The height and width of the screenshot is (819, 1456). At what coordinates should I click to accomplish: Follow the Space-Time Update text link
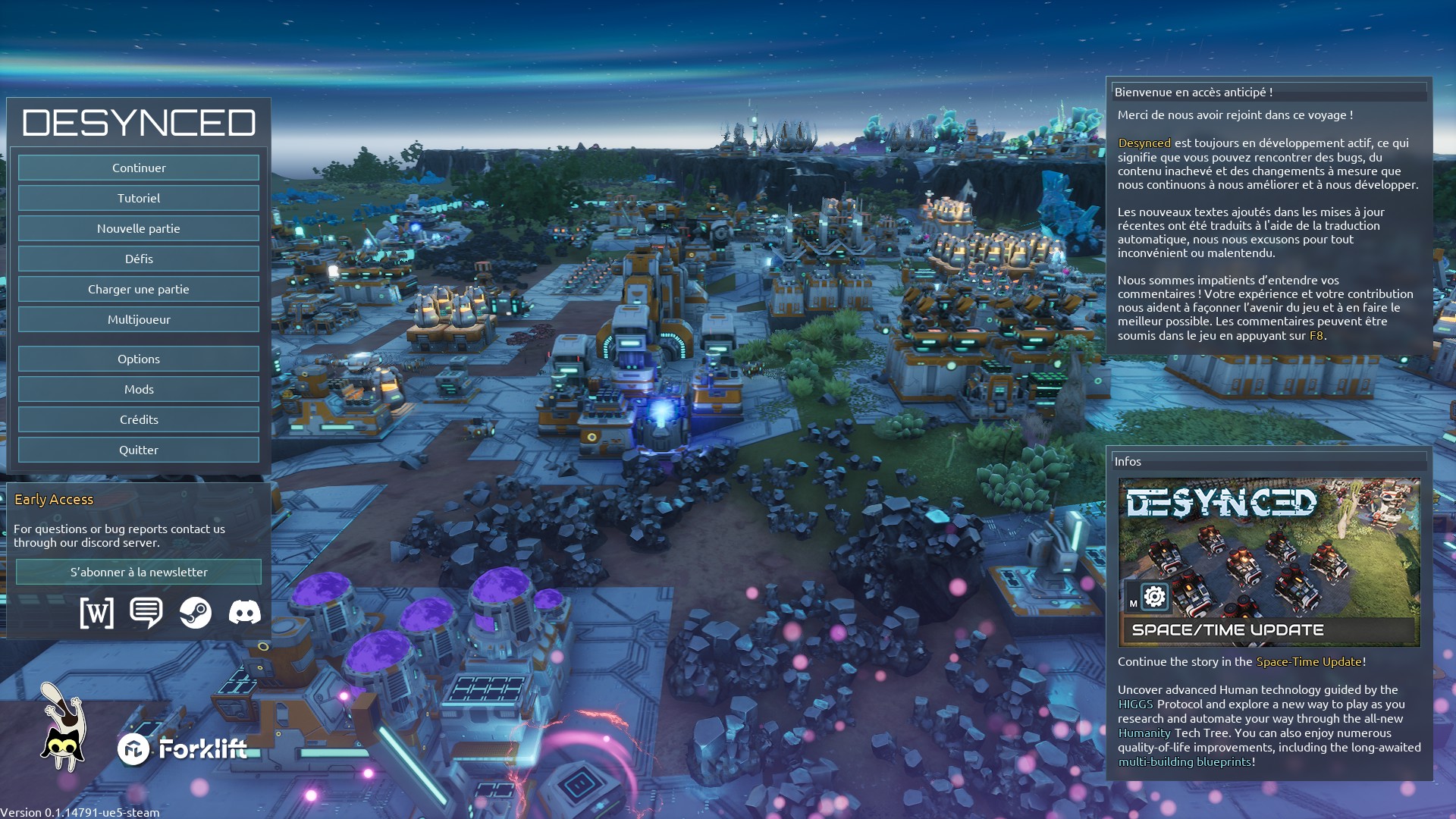pyautogui.click(x=1309, y=661)
